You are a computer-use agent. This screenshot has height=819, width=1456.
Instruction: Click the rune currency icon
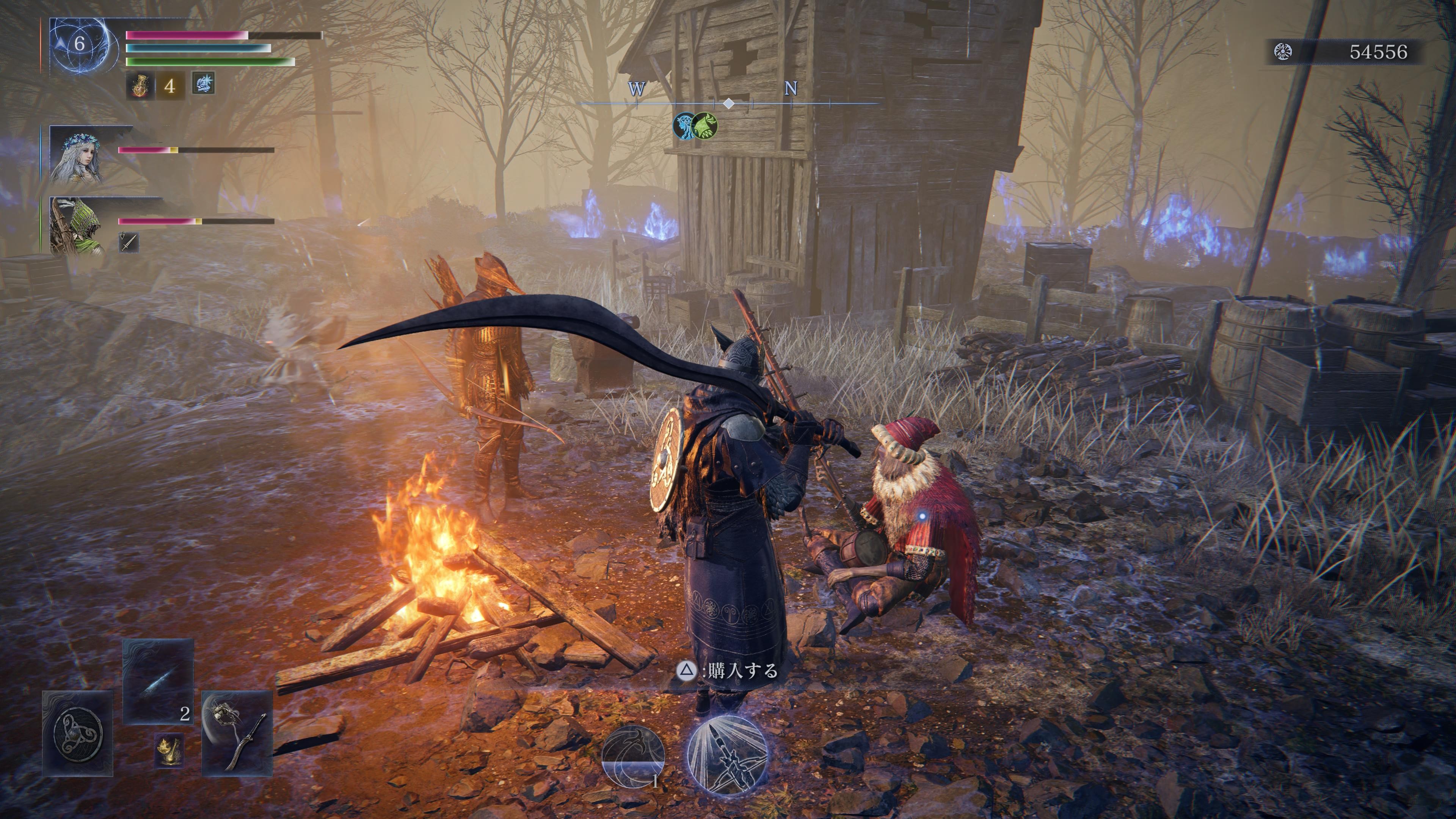click(x=1283, y=52)
